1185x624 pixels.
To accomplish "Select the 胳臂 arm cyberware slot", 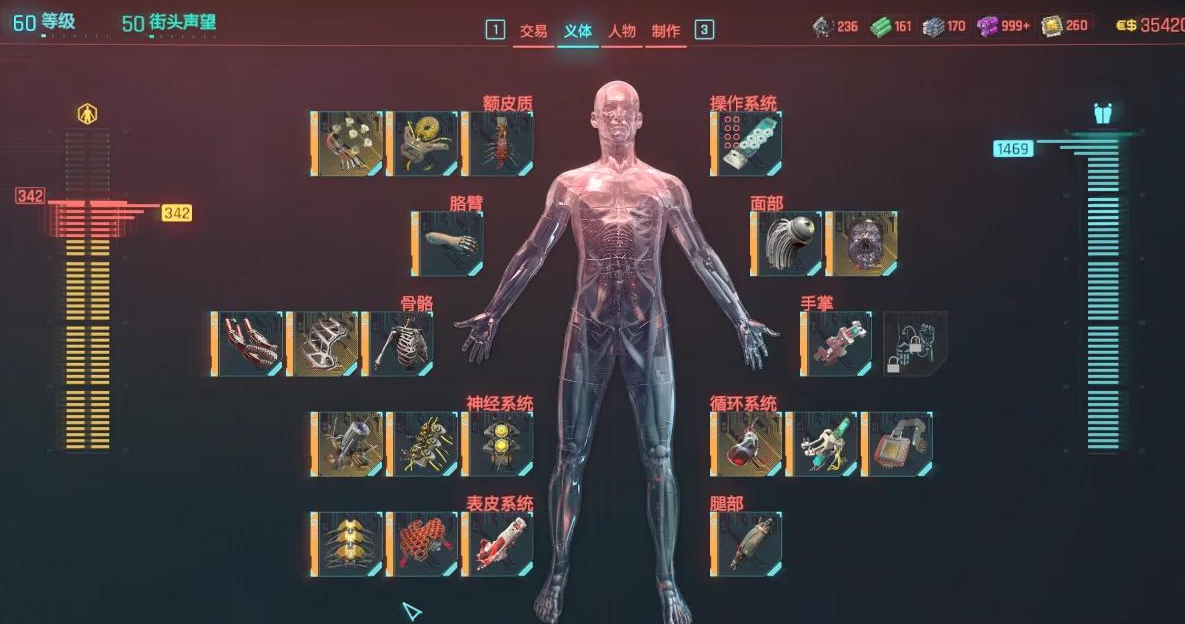I will pyautogui.click(x=448, y=243).
